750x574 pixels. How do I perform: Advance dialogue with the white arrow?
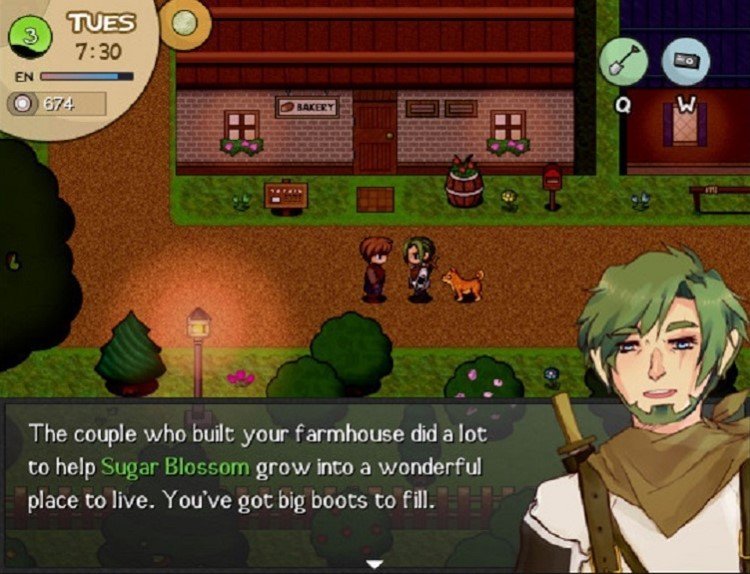coord(375,565)
